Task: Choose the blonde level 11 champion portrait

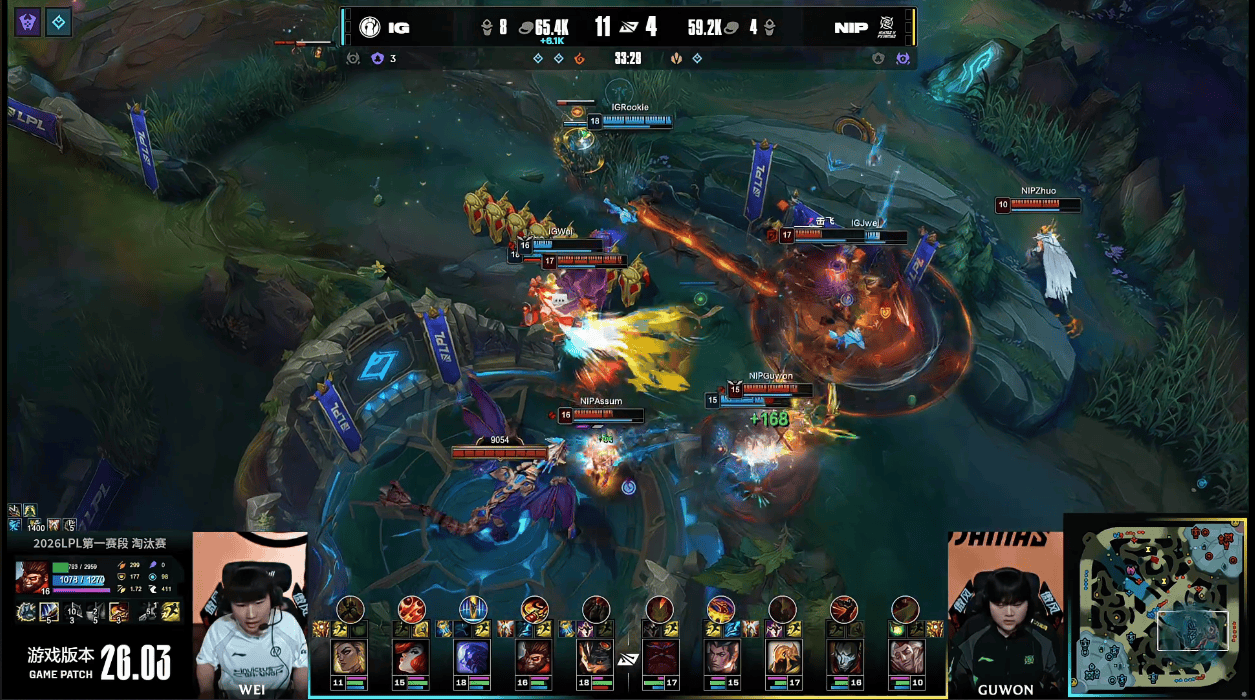Action: 349,658
